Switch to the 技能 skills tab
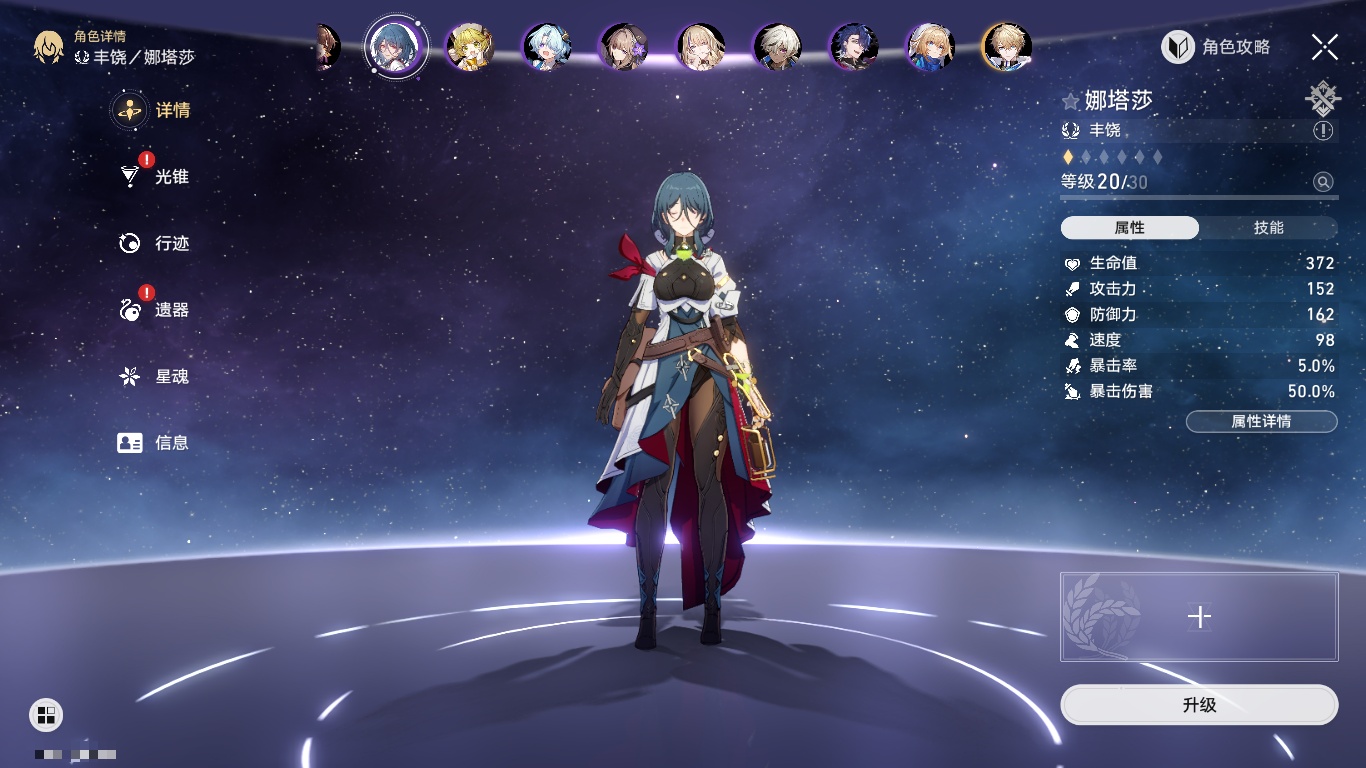The image size is (1366, 768). click(x=1268, y=228)
